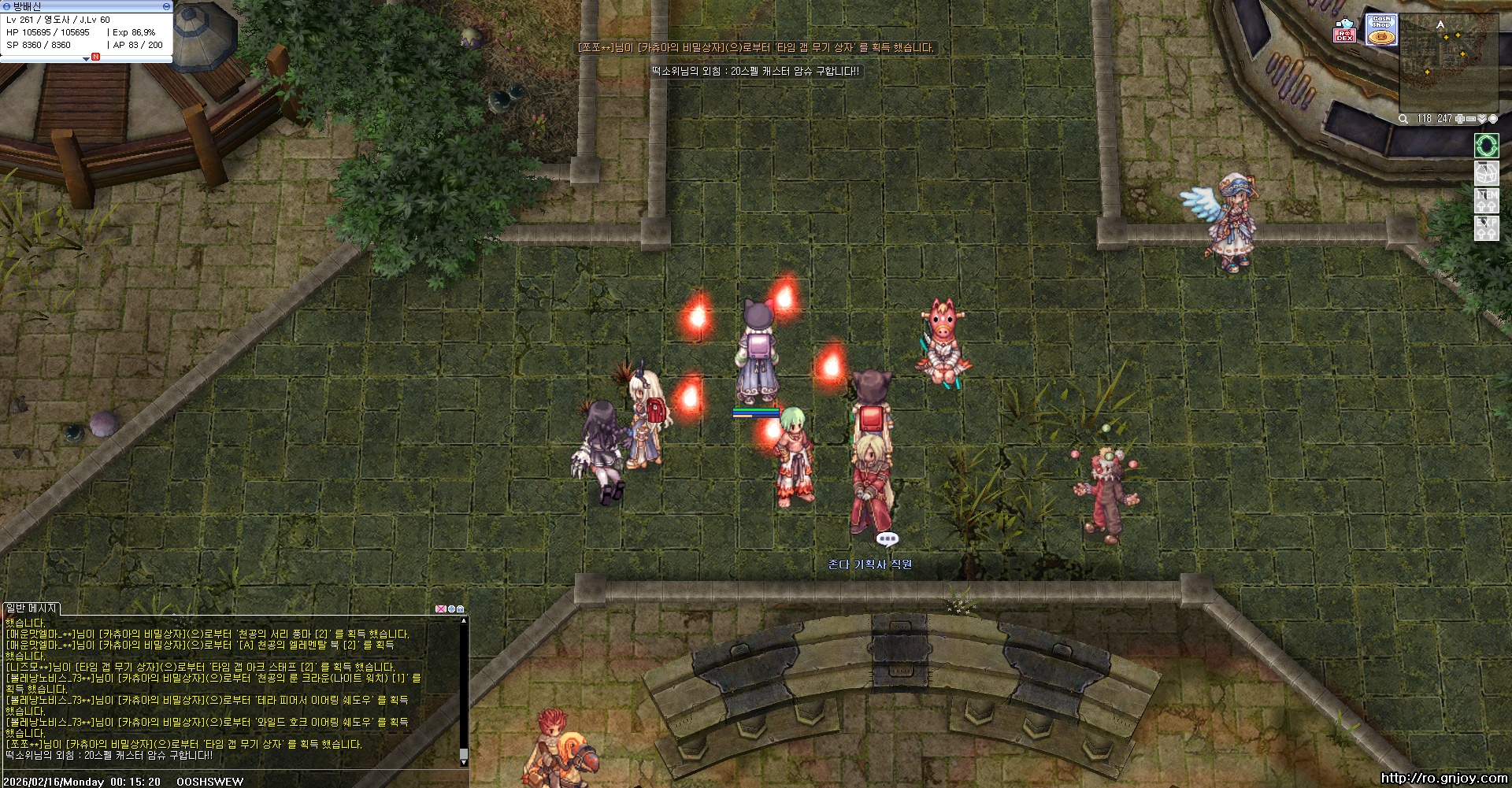Open the Cash Shop

point(1381,30)
